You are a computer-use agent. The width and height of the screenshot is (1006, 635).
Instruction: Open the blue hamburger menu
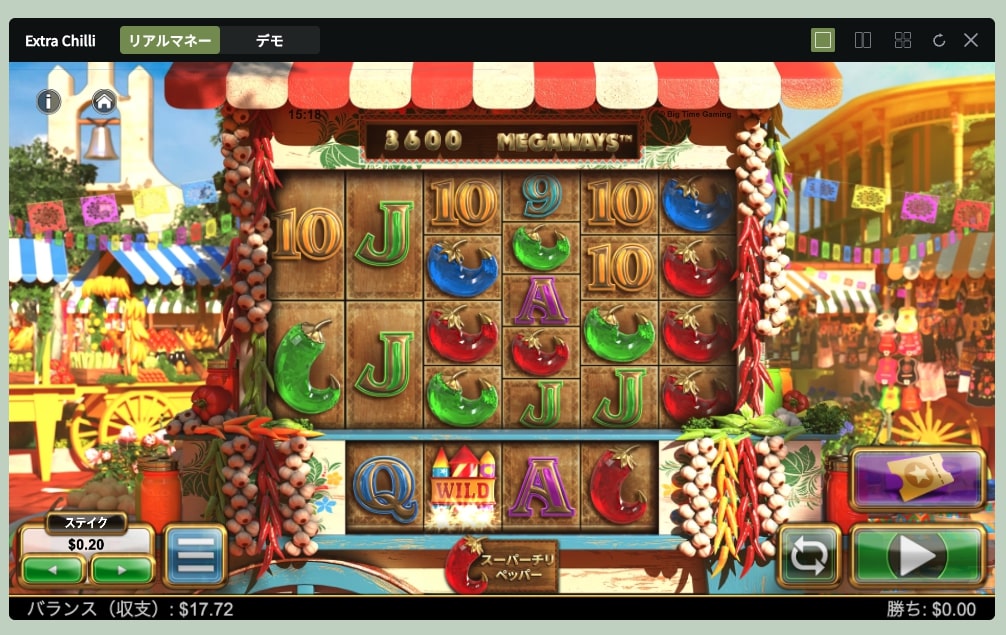coord(195,556)
